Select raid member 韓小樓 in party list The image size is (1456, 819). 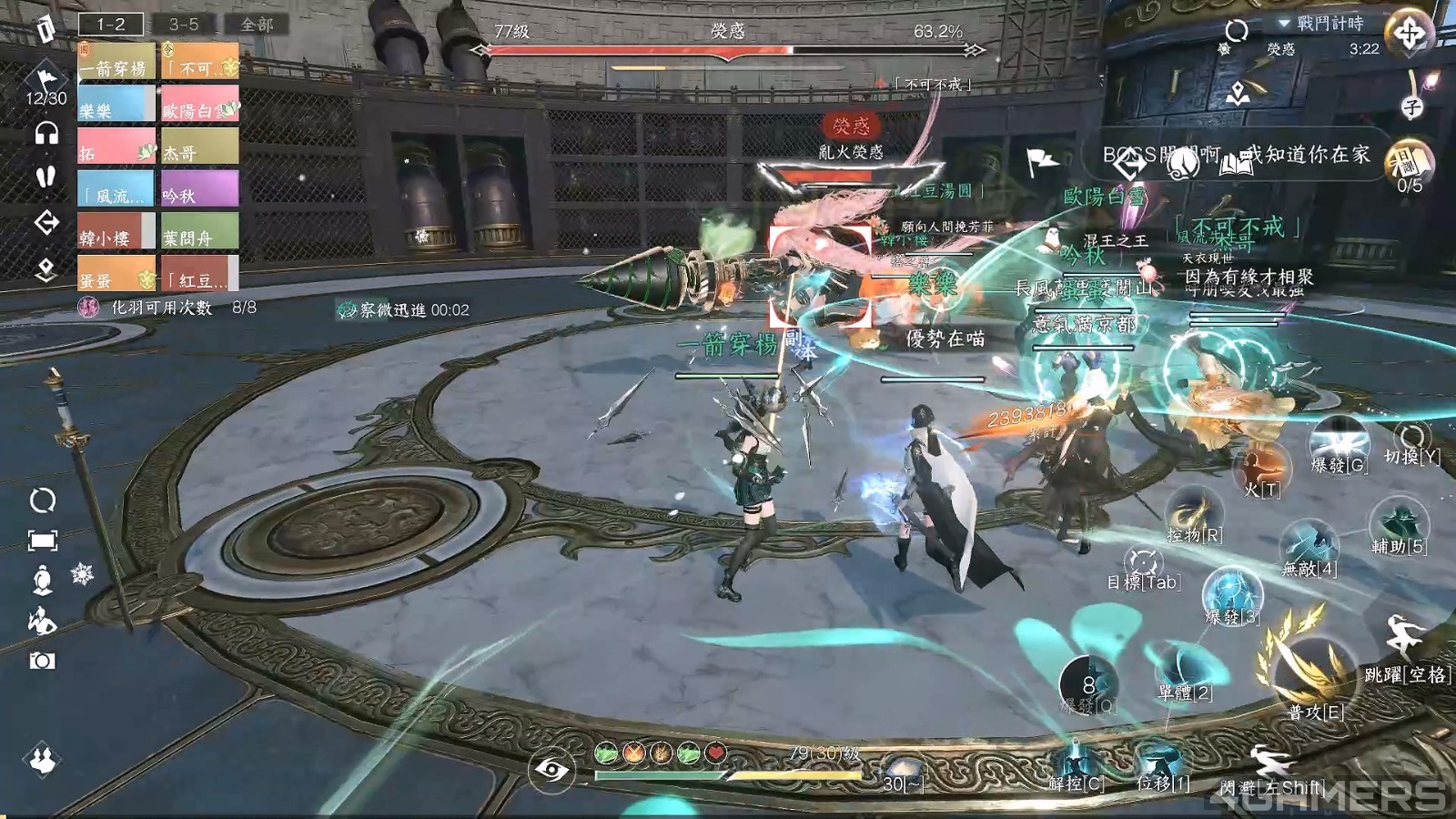click(116, 232)
